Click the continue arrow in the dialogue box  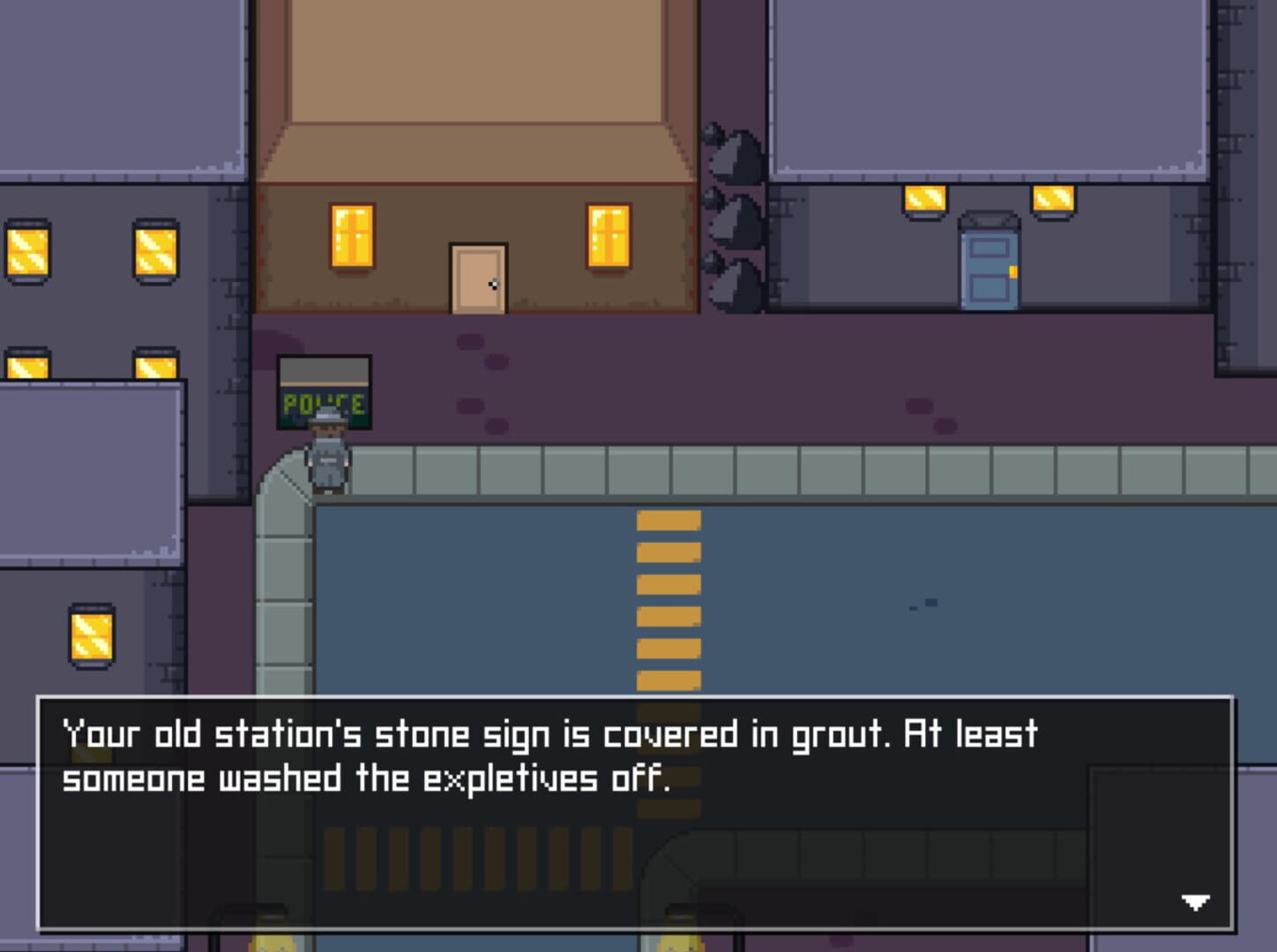click(x=1195, y=902)
